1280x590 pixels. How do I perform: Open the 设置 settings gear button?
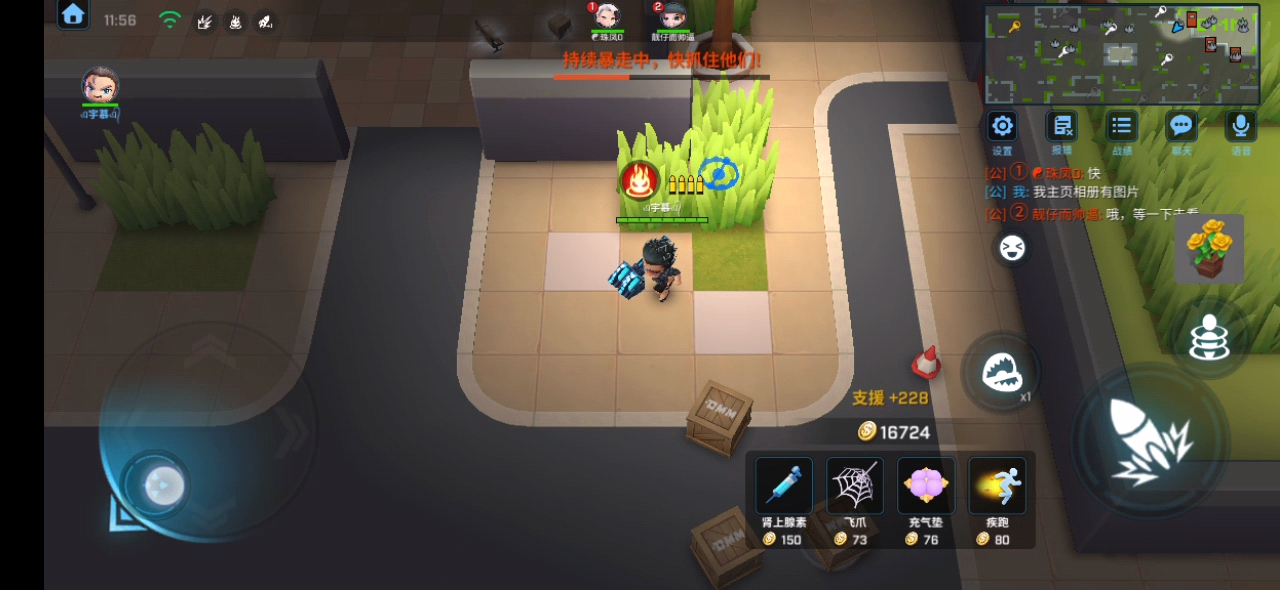click(1002, 126)
